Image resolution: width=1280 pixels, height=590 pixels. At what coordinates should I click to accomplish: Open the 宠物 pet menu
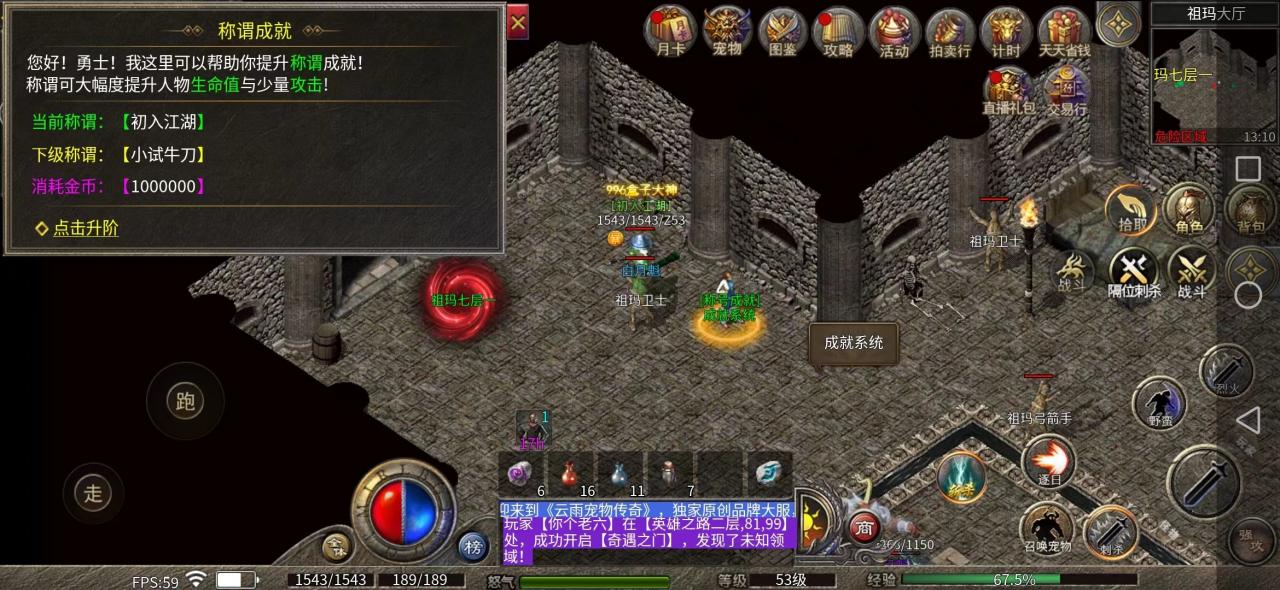(727, 32)
